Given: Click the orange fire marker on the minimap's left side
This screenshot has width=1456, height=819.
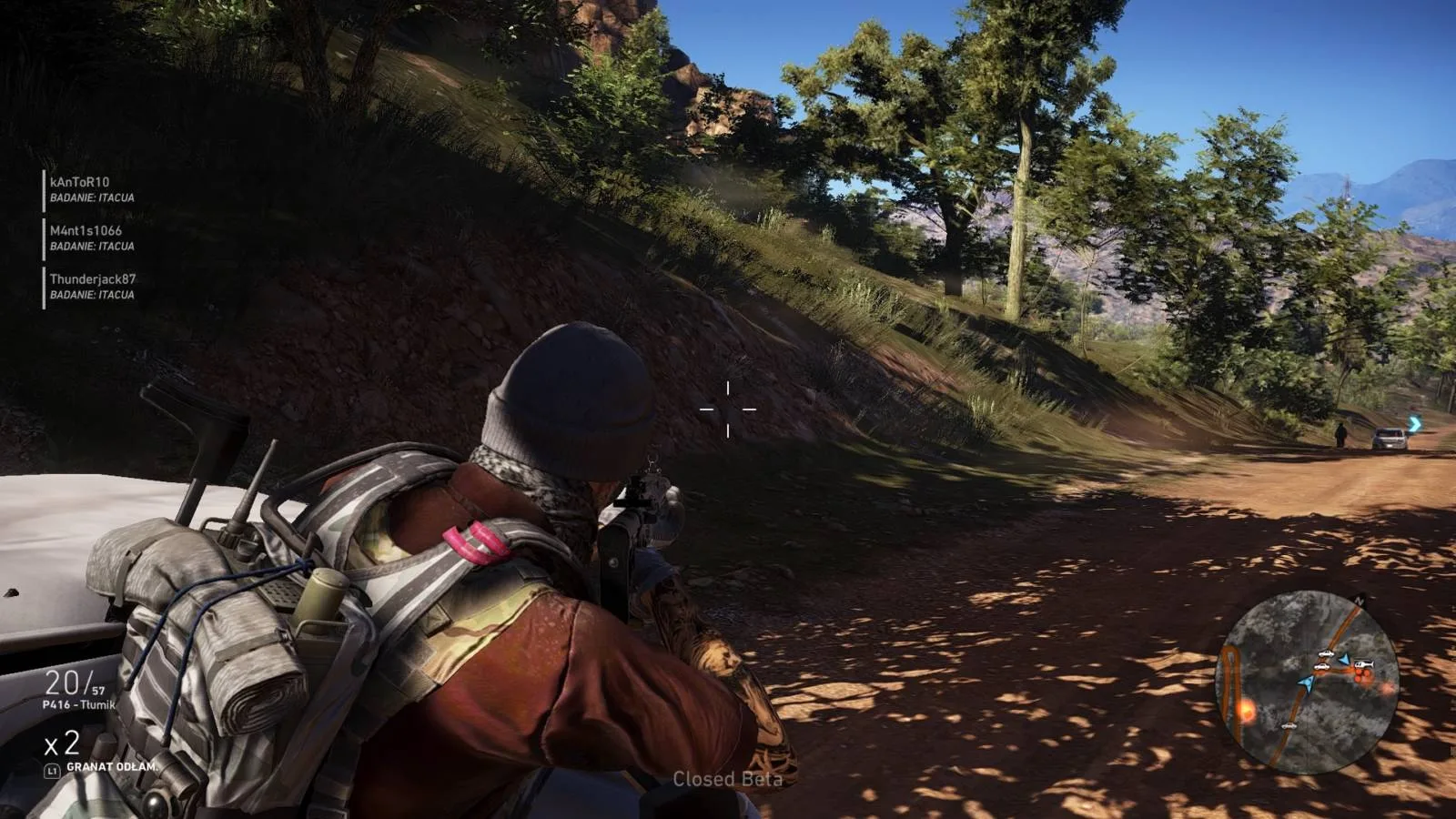Looking at the screenshot, I should (1247, 709).
